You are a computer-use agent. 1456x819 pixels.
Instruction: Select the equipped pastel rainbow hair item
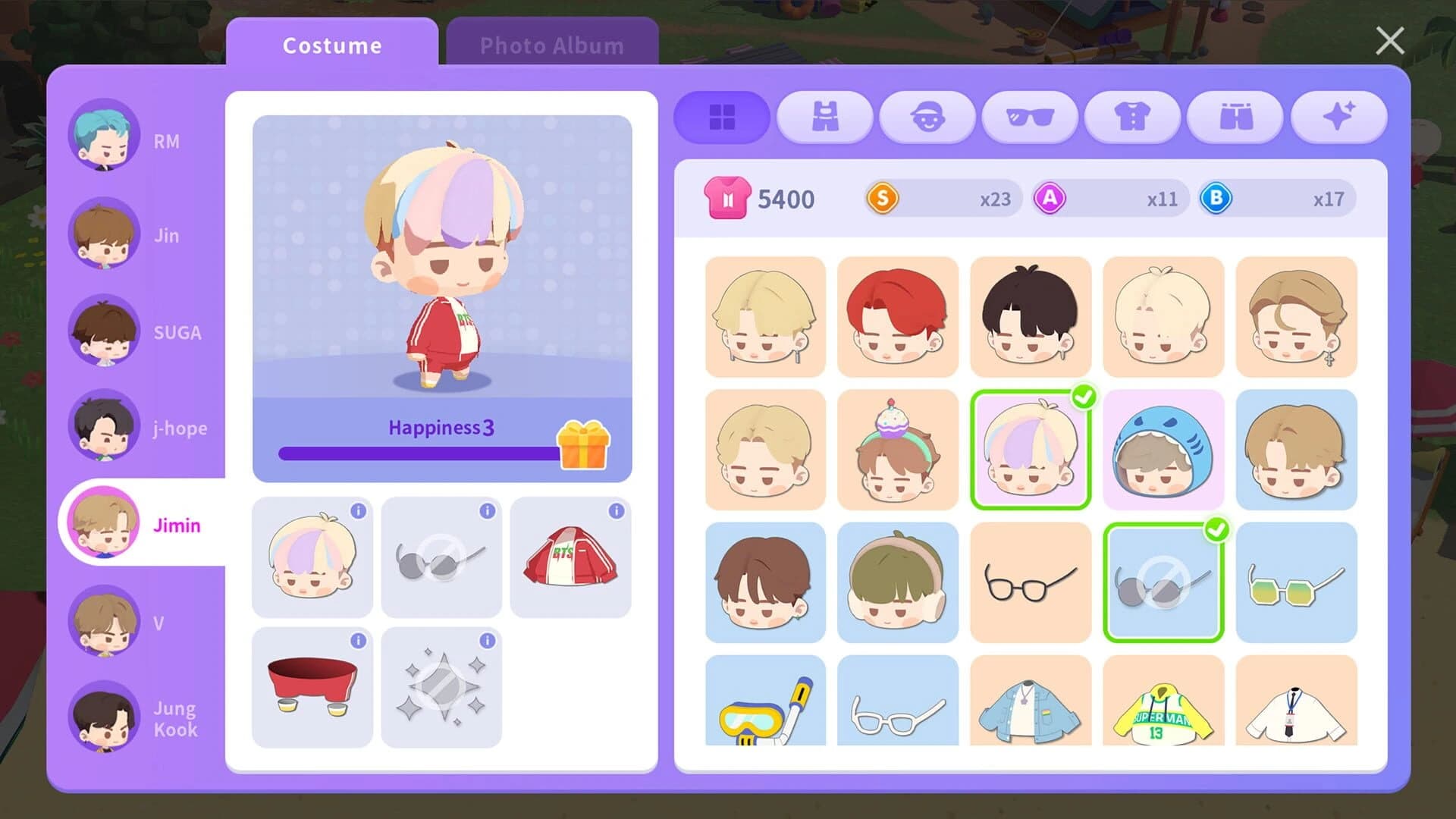pos(1030,449)
